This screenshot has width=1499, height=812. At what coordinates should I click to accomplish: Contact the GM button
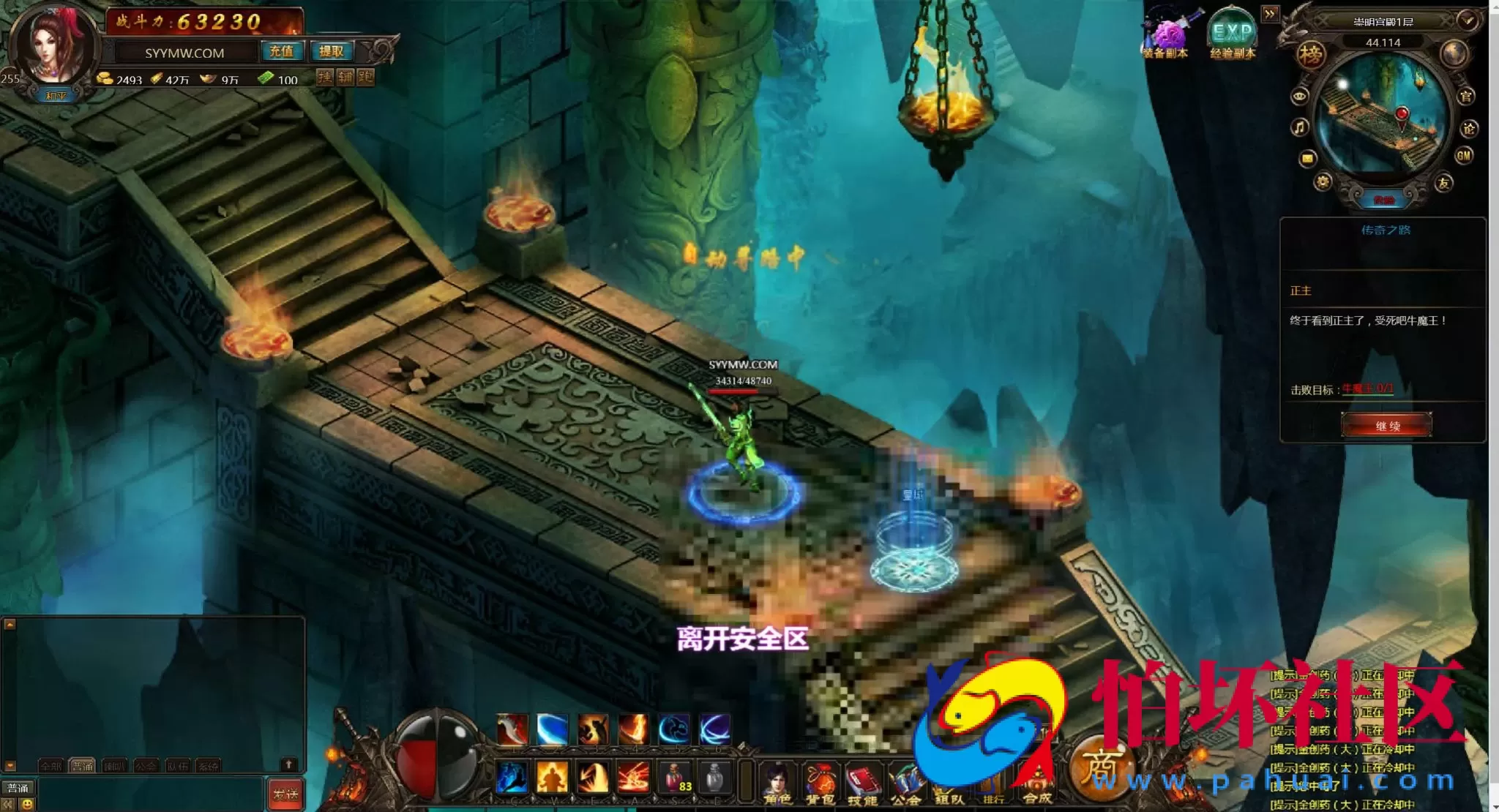click(1464, 155)
